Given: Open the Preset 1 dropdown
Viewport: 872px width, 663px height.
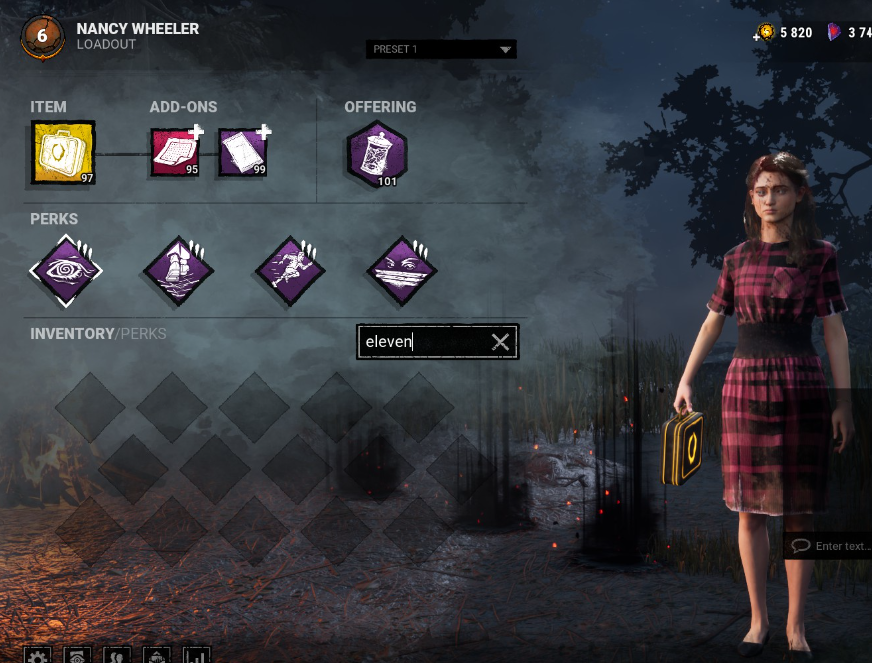Looking at the screenshot, I should coord(441,49).
